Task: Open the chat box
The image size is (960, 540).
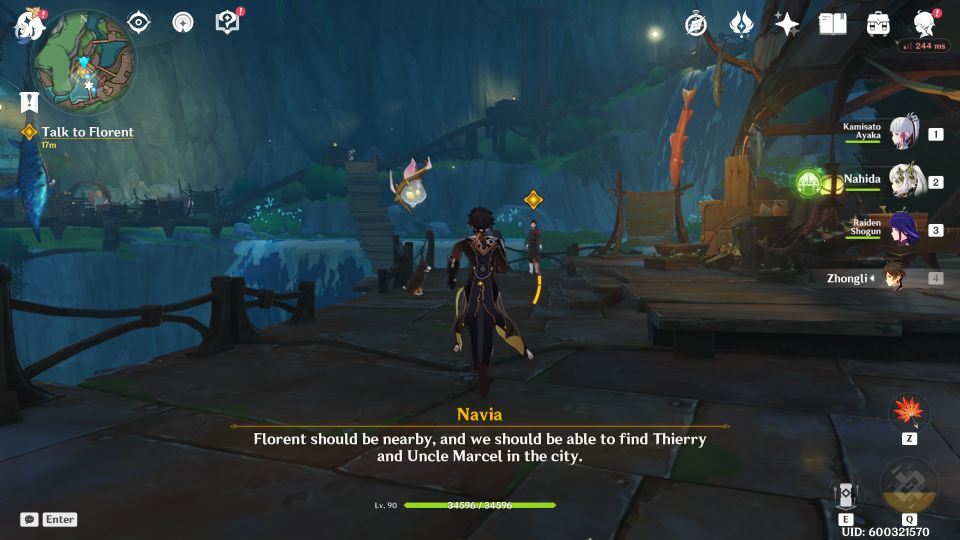Action: 30,519
